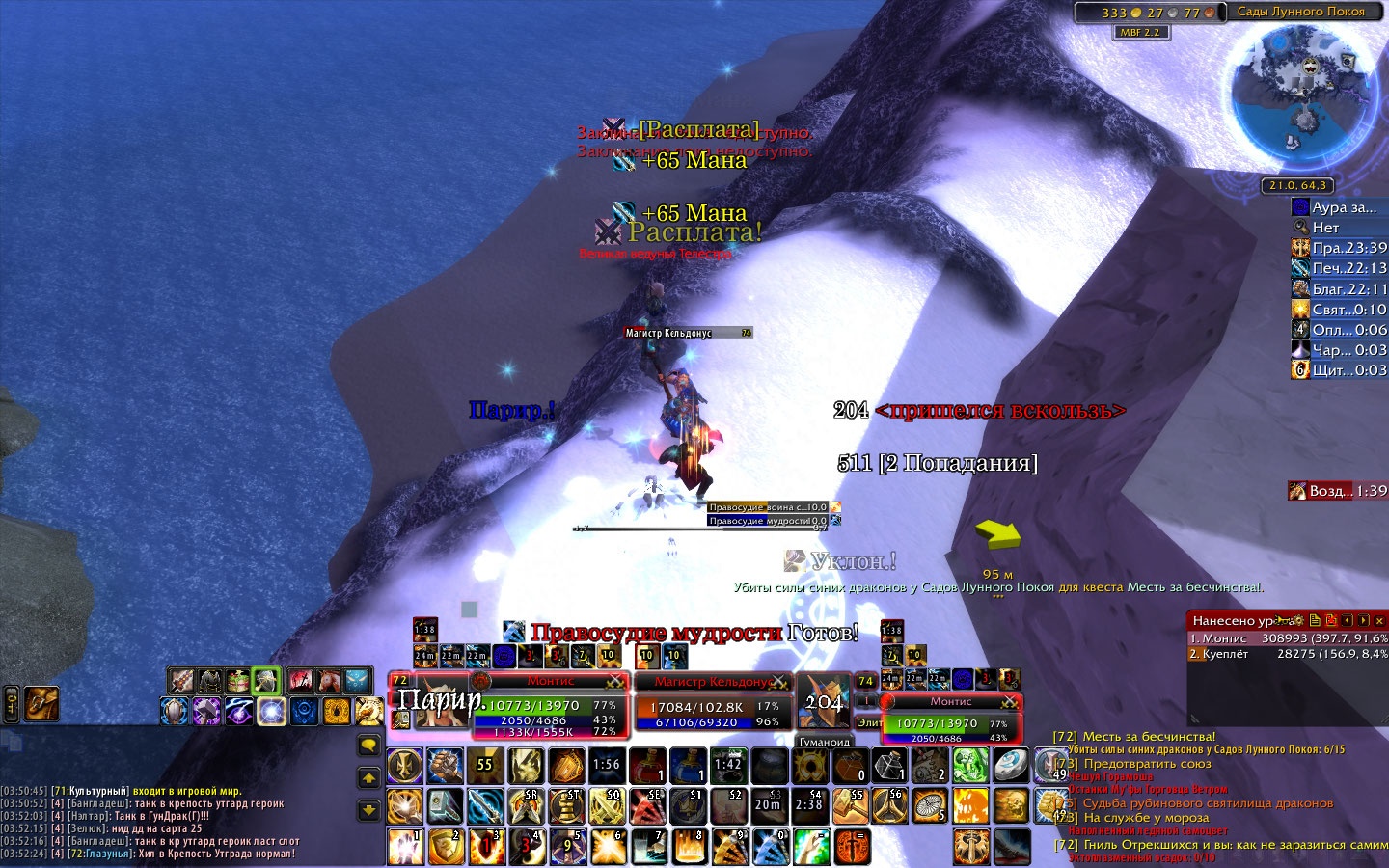Activate the purple hammer seal icon
This screenshot has width=1389, height=868.
pyautogui.click(x=206, y=712)
